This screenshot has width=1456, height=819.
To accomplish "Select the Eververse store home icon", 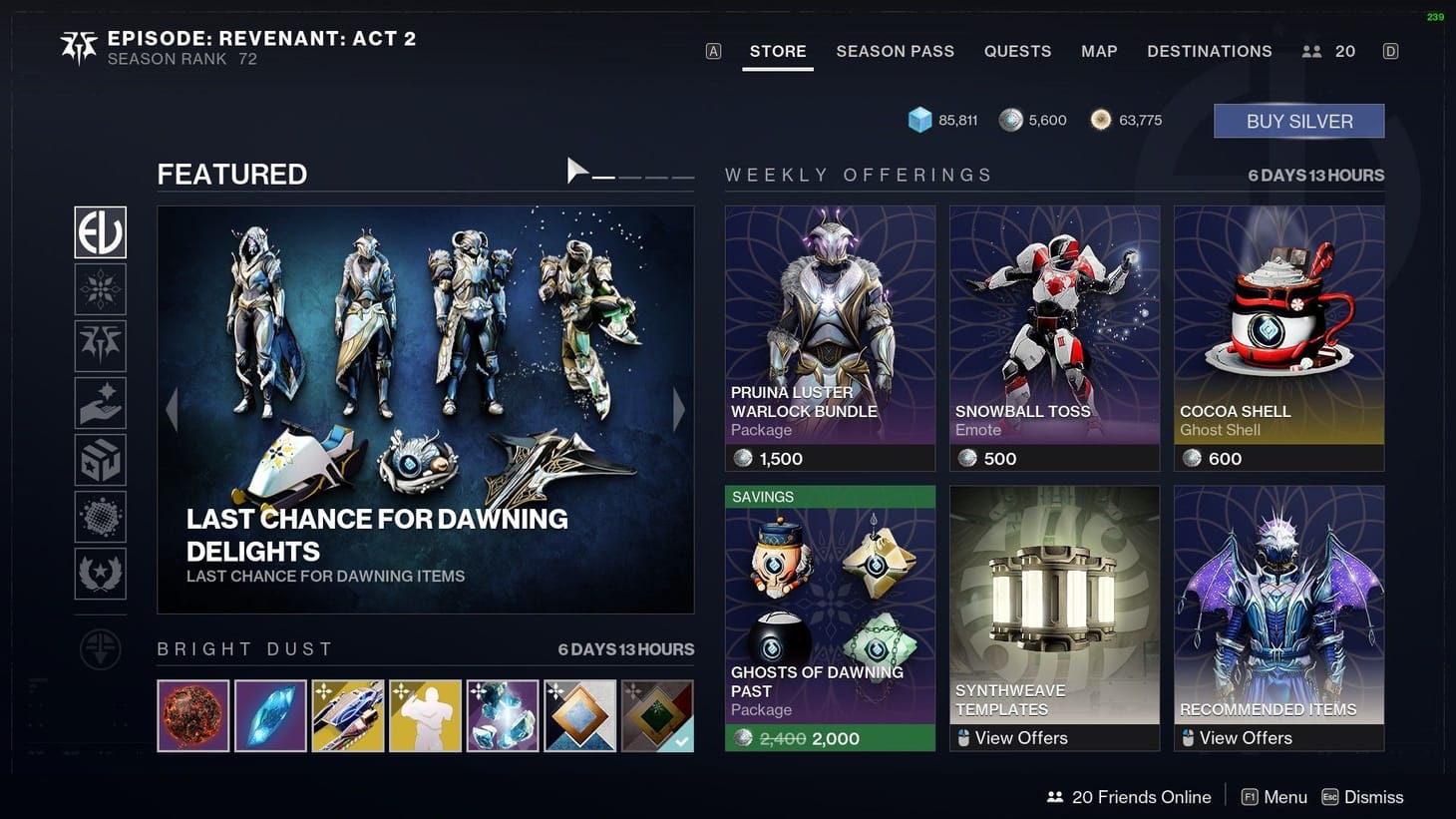I will (100, 232).
